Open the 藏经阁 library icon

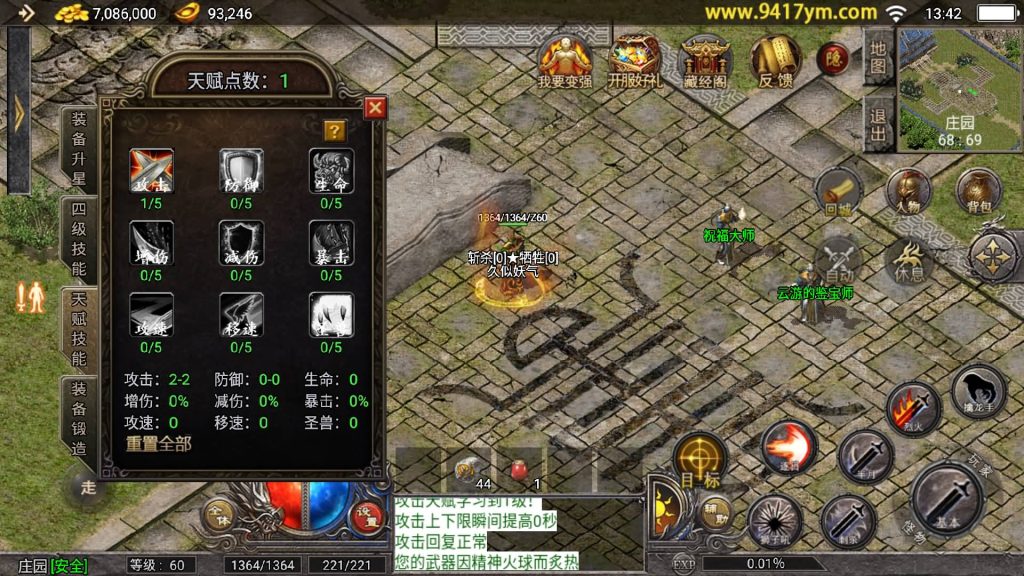tap(706, 62)
